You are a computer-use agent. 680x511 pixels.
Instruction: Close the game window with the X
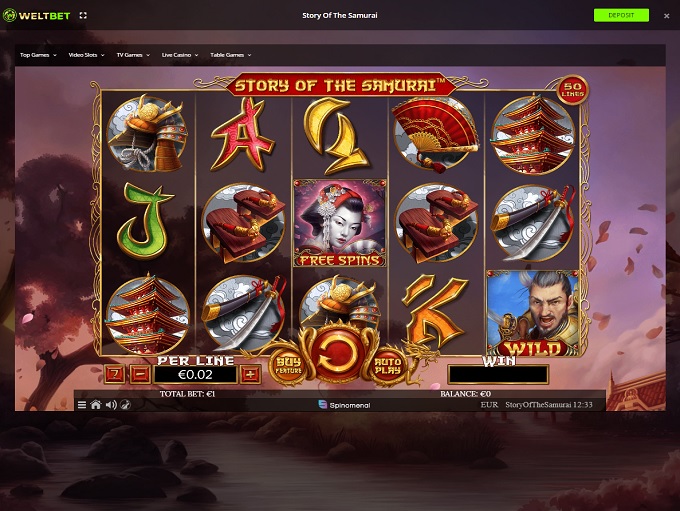pyautogui.click(x=667, y=16)
